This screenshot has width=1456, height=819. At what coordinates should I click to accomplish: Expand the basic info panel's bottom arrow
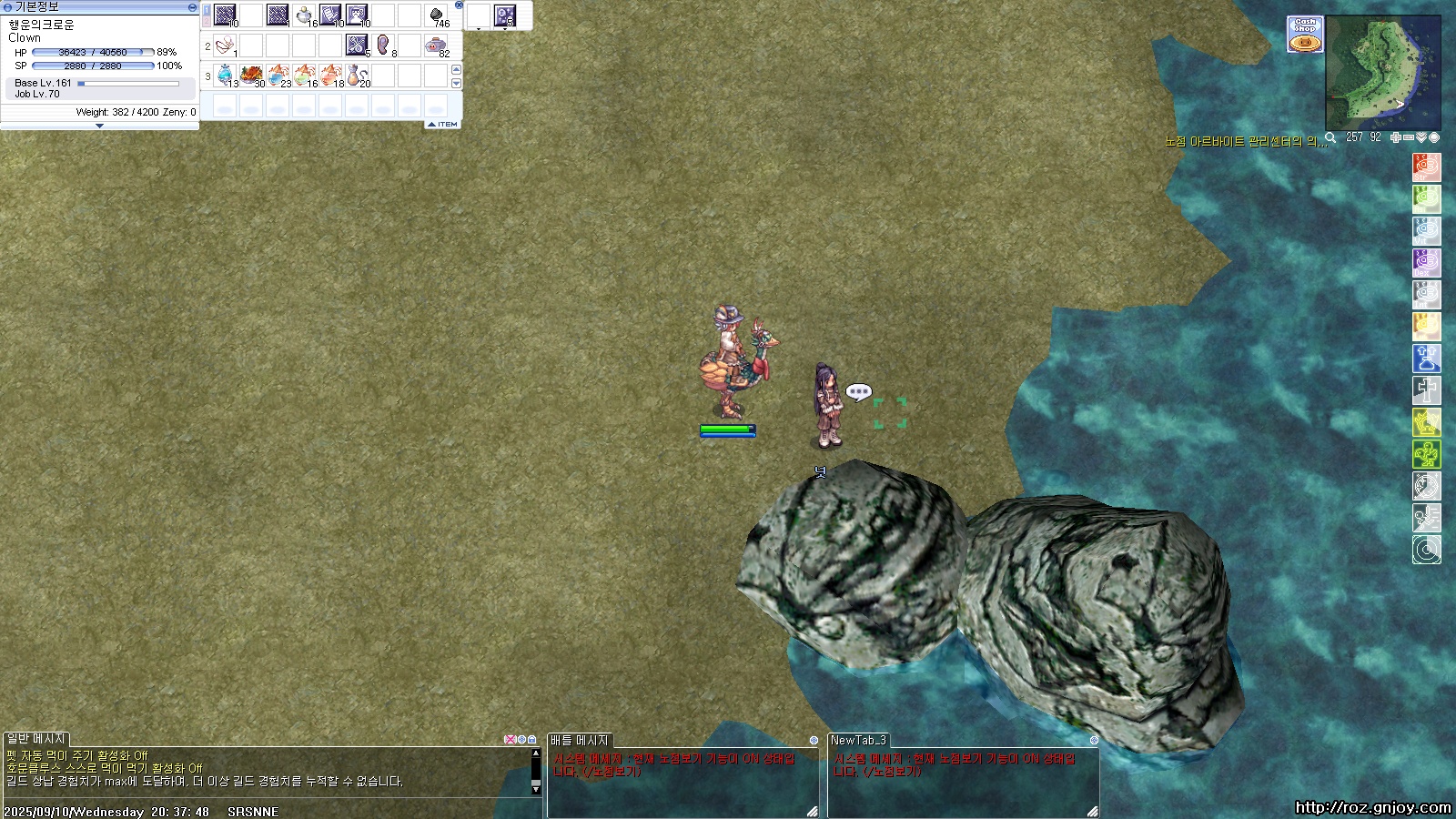click(99, 126)
